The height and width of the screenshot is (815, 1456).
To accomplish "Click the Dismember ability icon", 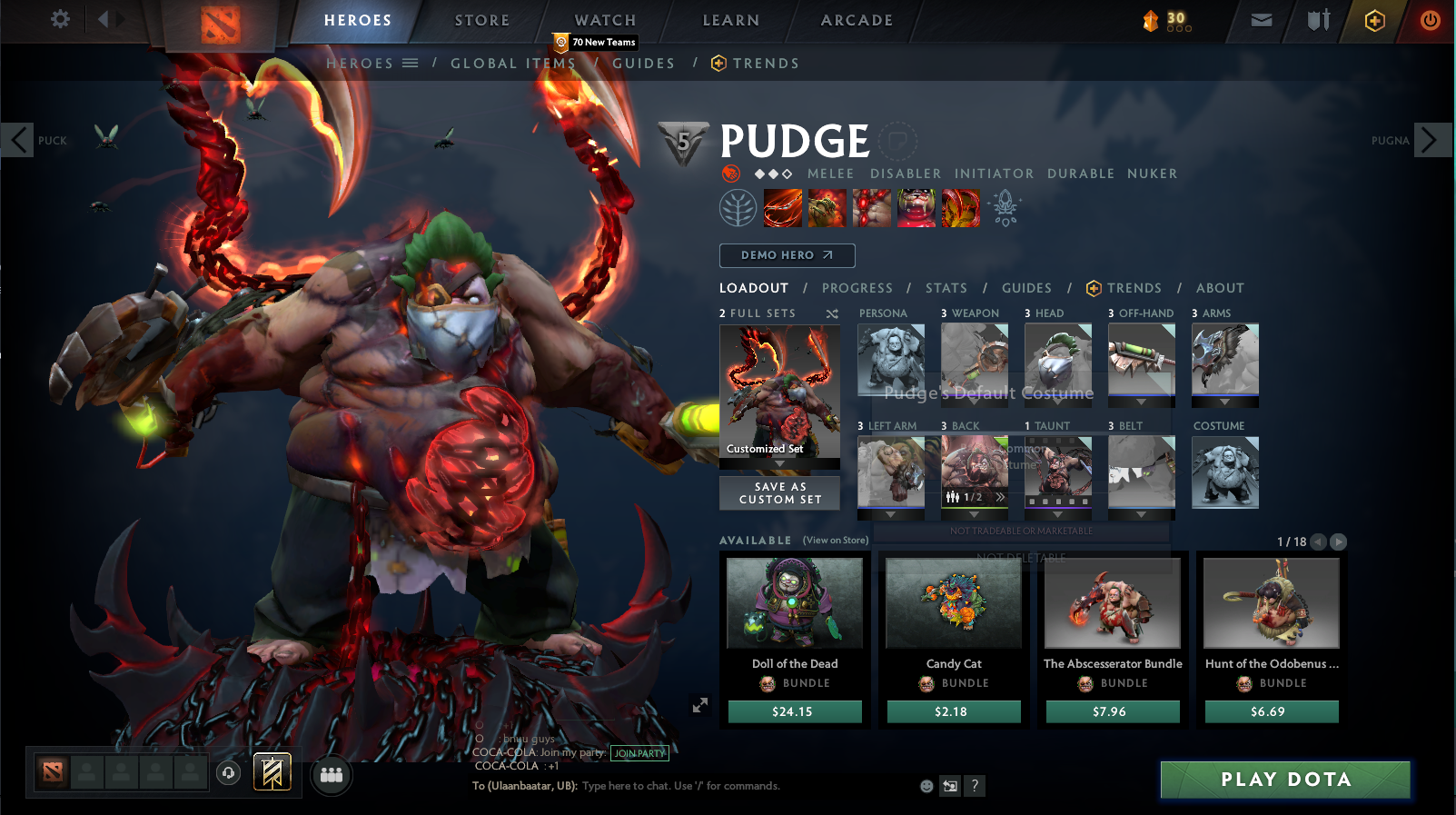I will pyautogui.click(x=916, y=207).
